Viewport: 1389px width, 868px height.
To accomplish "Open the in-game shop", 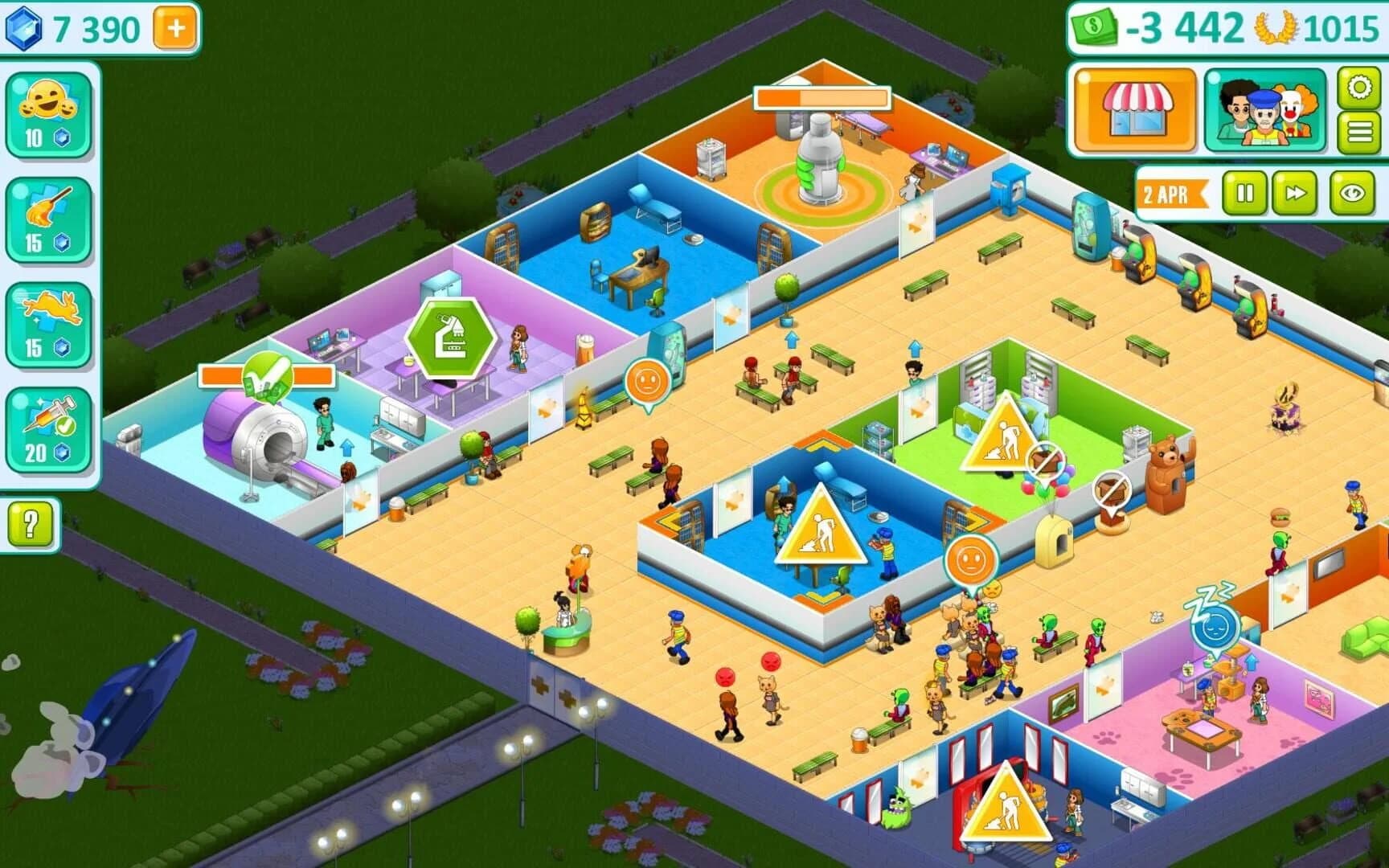I will pos(1134,111).
